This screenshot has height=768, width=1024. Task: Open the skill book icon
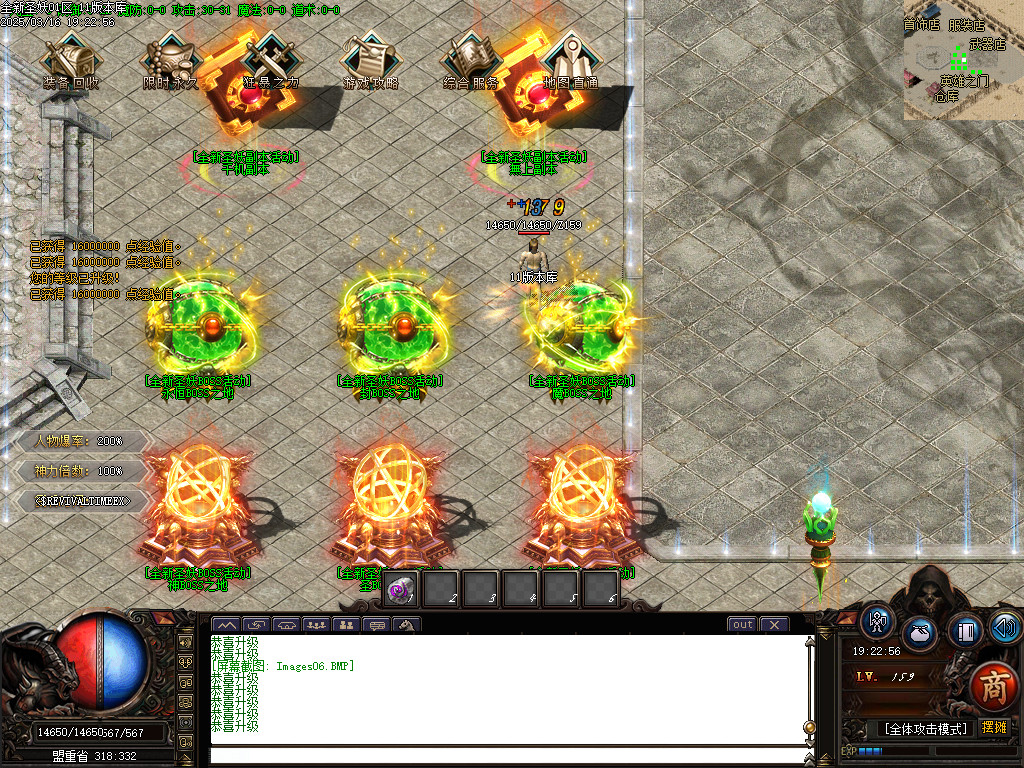coord(964,631)
